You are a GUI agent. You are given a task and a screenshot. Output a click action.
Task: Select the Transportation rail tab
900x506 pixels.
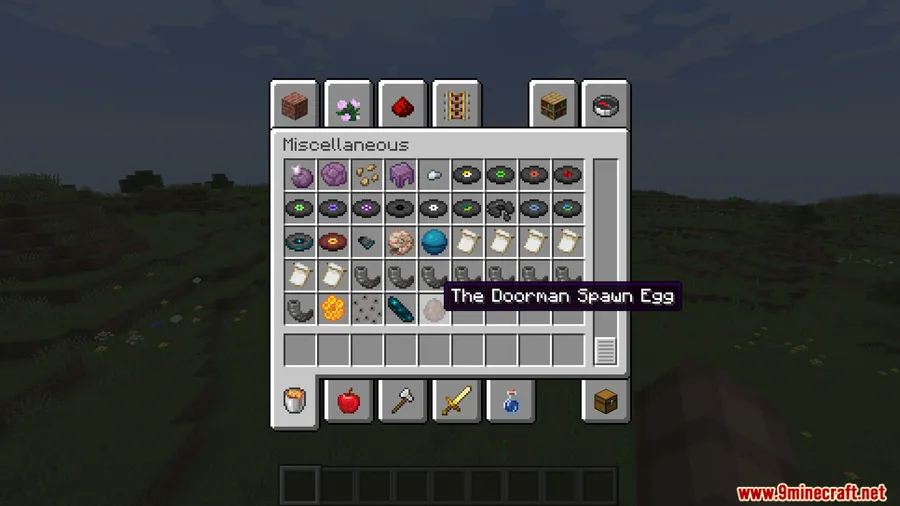(x=456, y=105)
